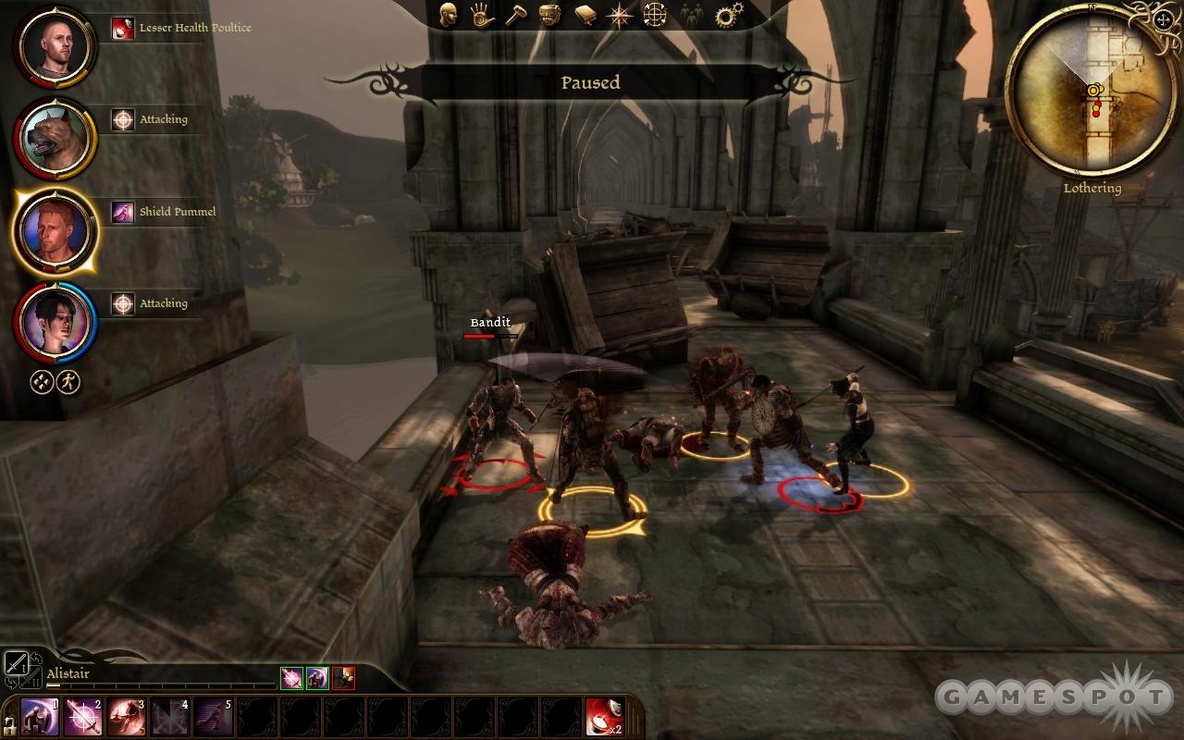This screenshot has height=740, width=1184.
Task: Select the mabari dog portrait
Action: [55, 139]
